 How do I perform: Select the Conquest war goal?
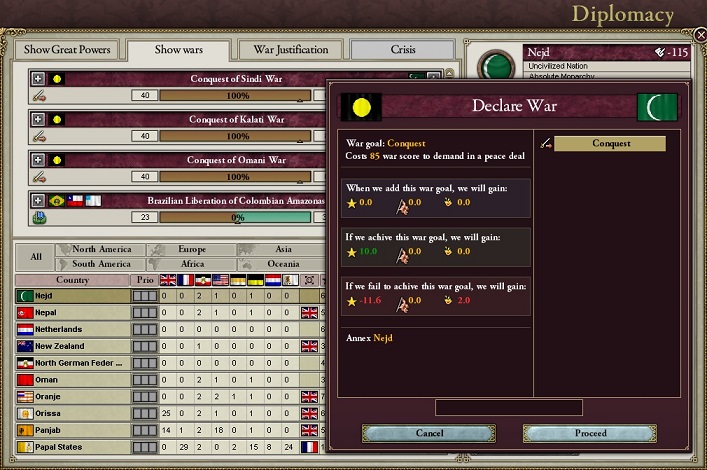(x=610, y=143)
